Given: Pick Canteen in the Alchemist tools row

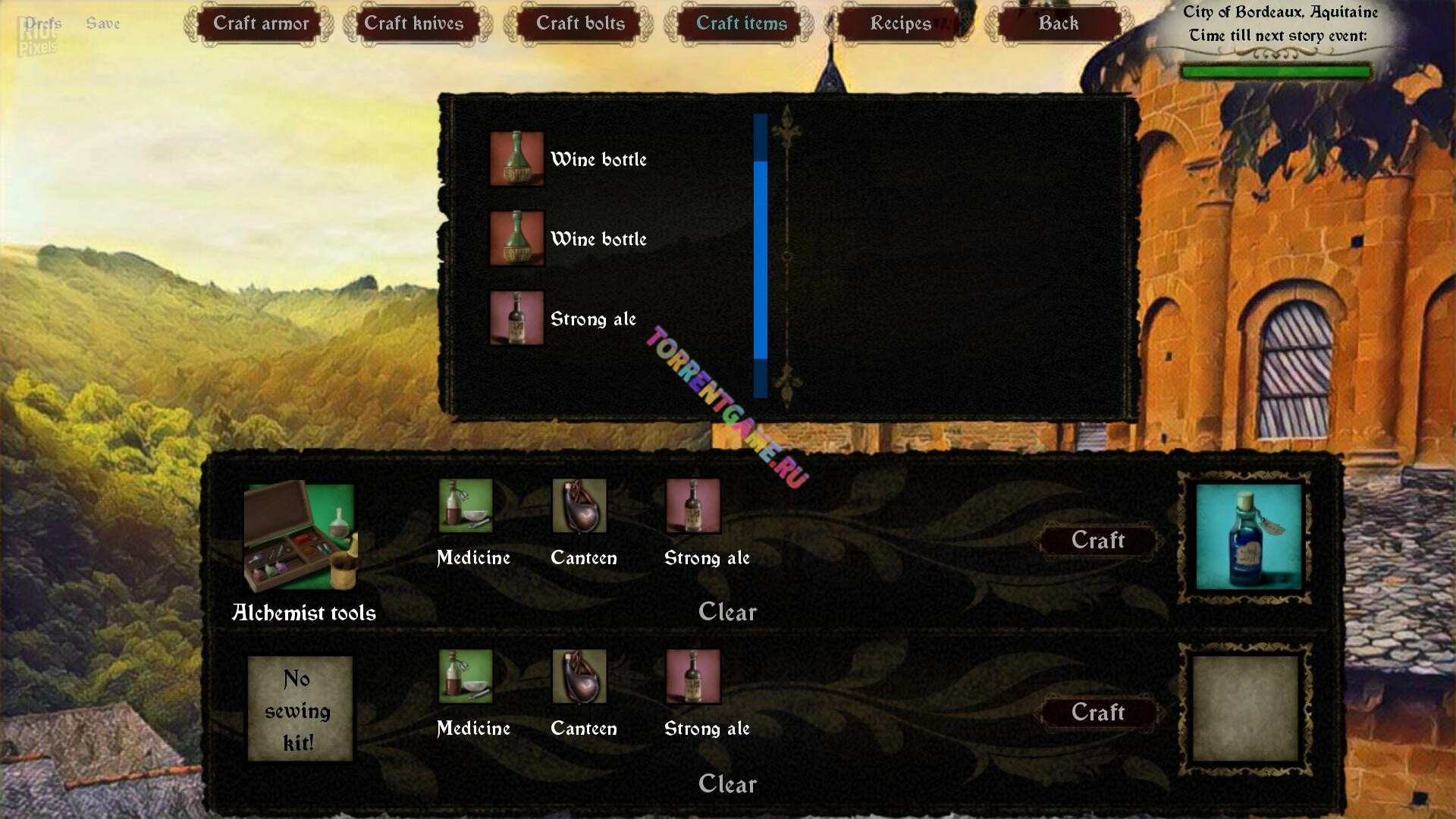Looking at the screenshot, I should 579,506.
